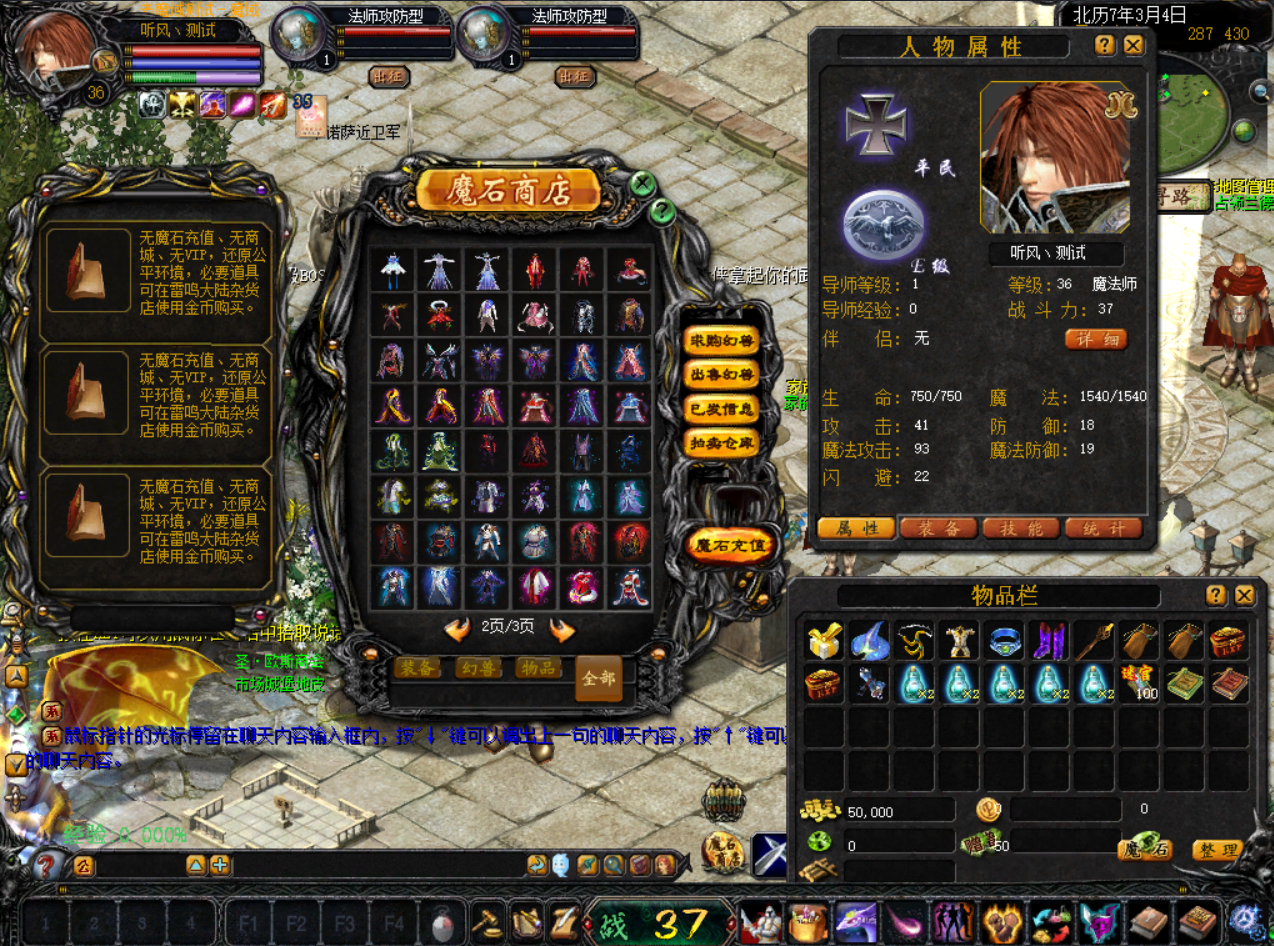1274x946 pixels.
Task: Open the 求购幻兽 button in shop
Action: point(720,340)
